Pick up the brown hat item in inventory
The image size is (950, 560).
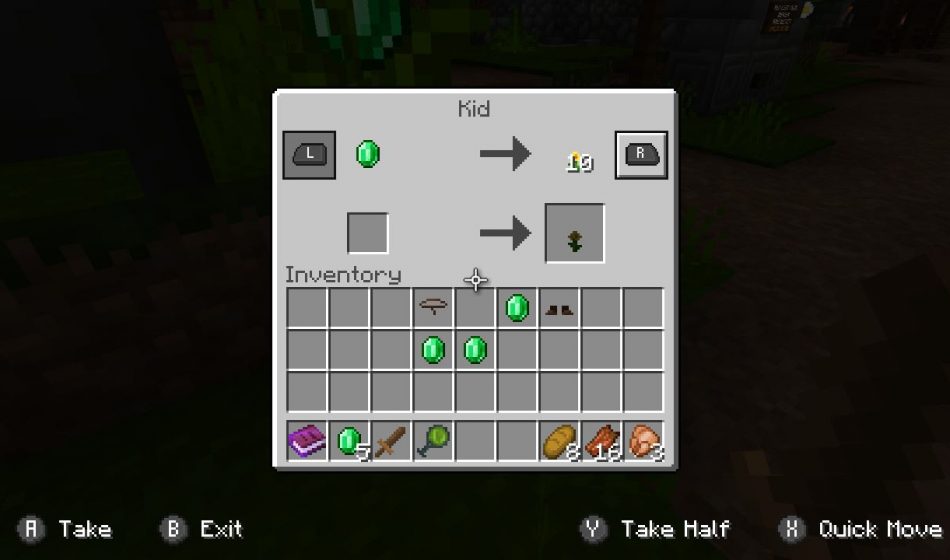pyautogui.click(x=433, y=307)
